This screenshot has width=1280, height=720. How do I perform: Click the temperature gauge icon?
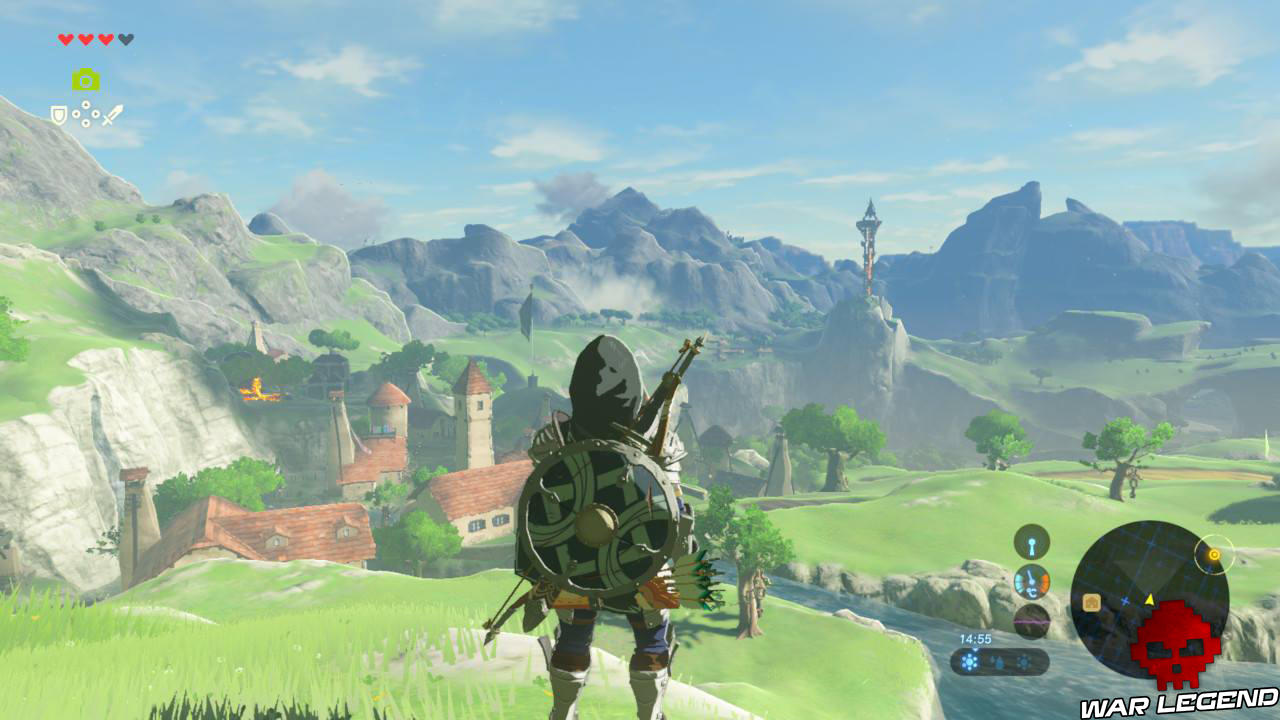pos(1032,582)
